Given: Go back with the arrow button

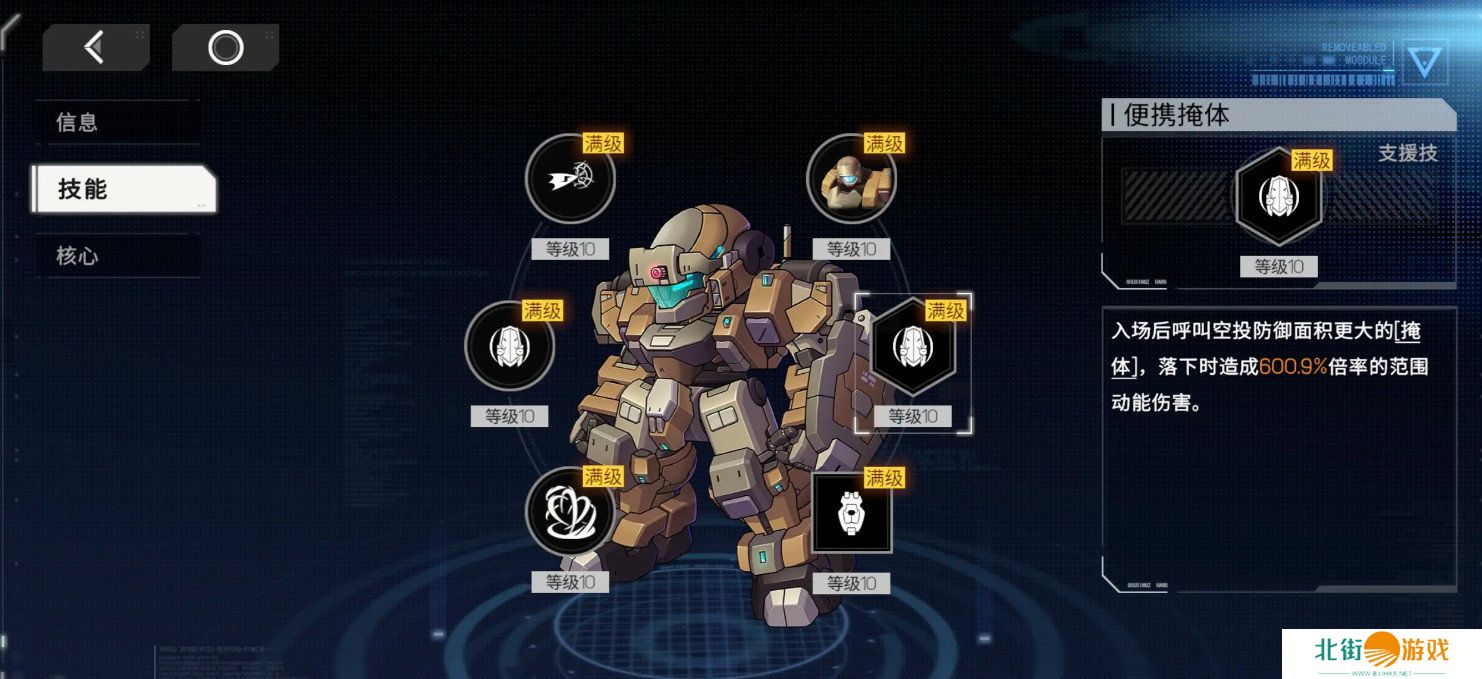Looking at the screenshot, I should point(95,47).
